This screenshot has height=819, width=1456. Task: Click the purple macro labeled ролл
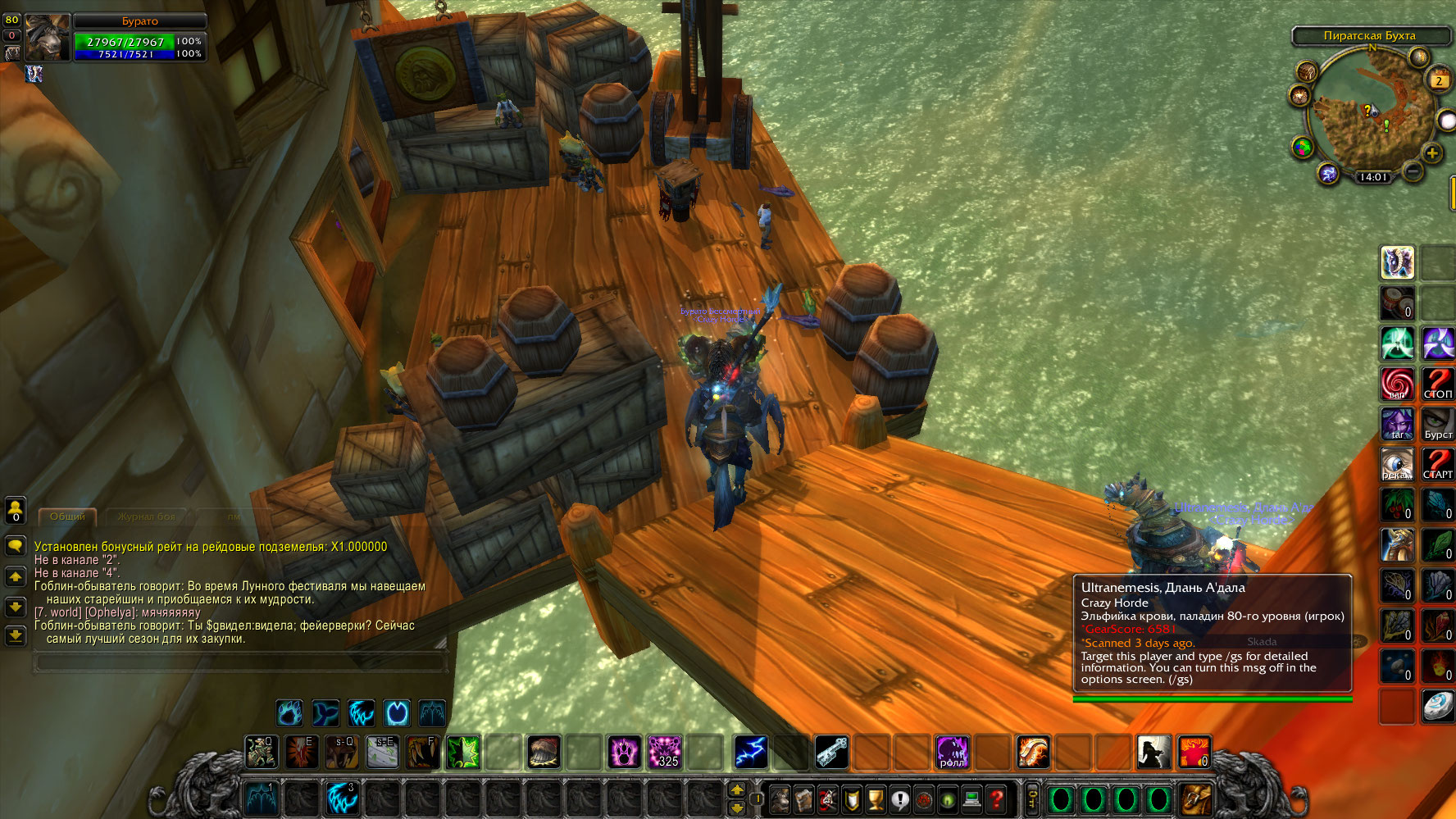(952, 752)
